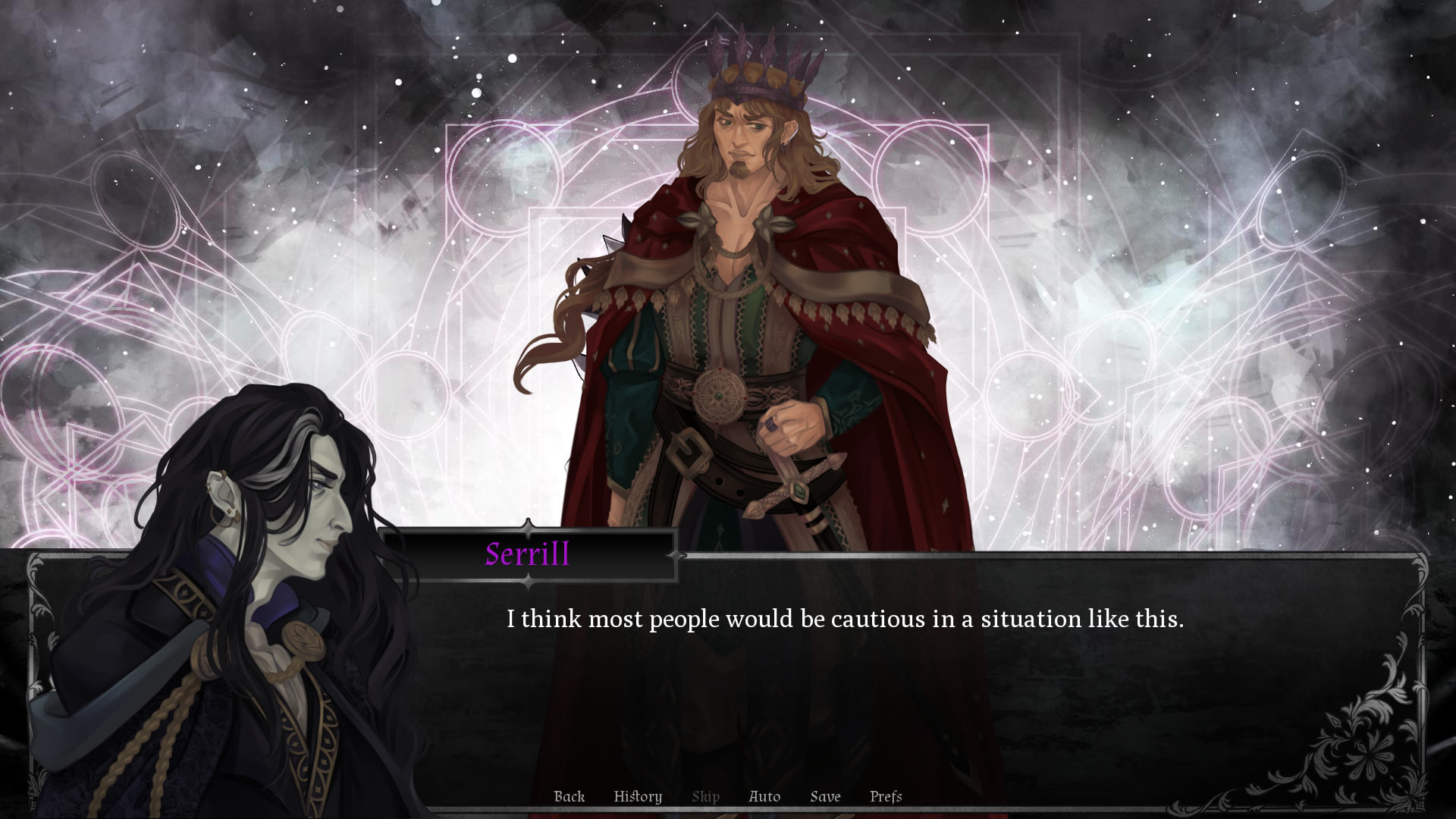
Task: Toggle Auto advance mode
Action: tap(764, 796)
